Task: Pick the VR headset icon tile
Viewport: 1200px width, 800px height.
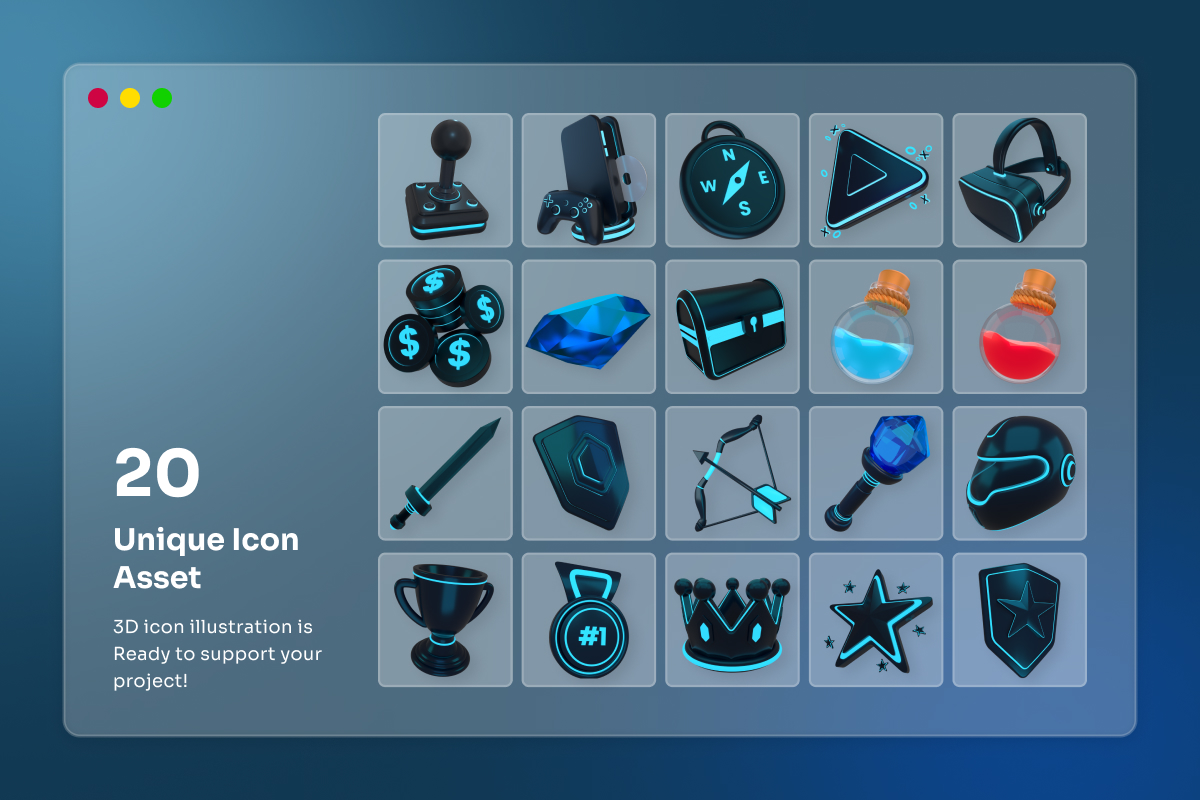Action: [1019, 180]
